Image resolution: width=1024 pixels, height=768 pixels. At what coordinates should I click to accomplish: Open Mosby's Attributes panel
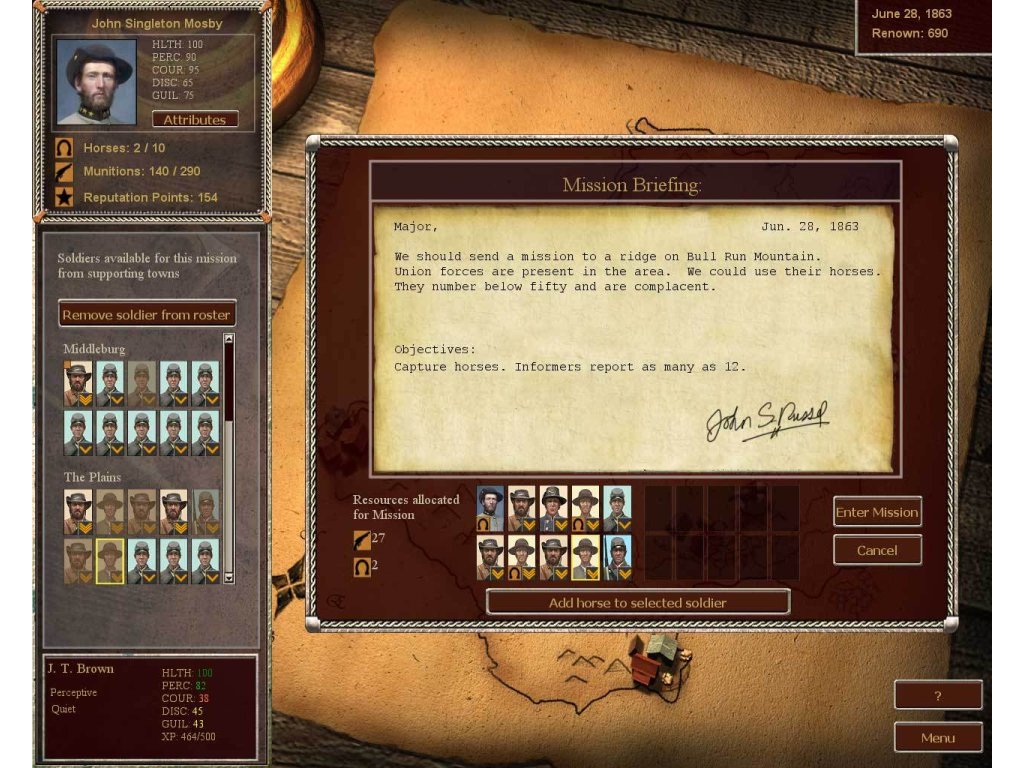click(x=195, y=120)
